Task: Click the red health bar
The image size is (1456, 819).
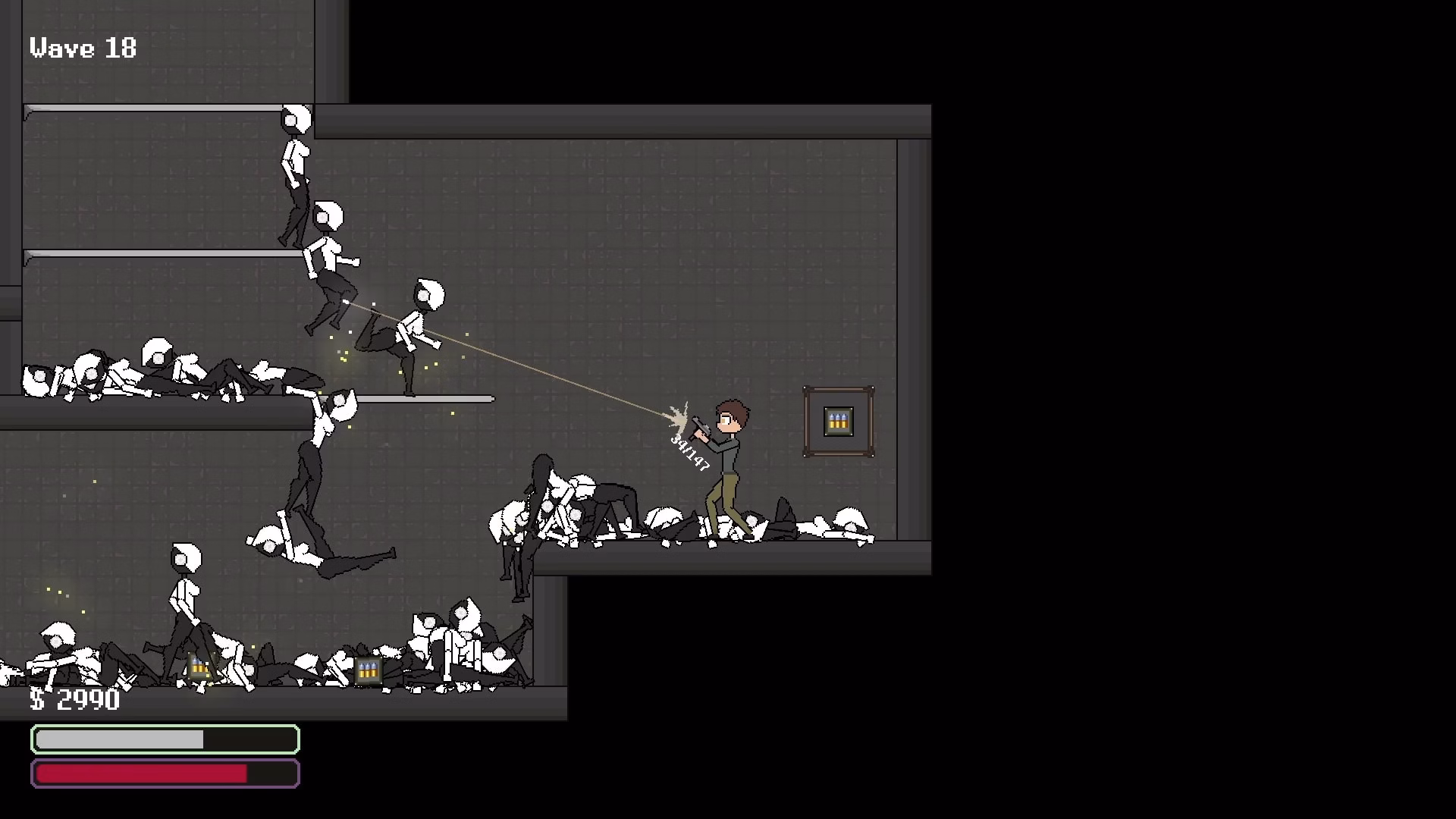Action: click(144, 773)
